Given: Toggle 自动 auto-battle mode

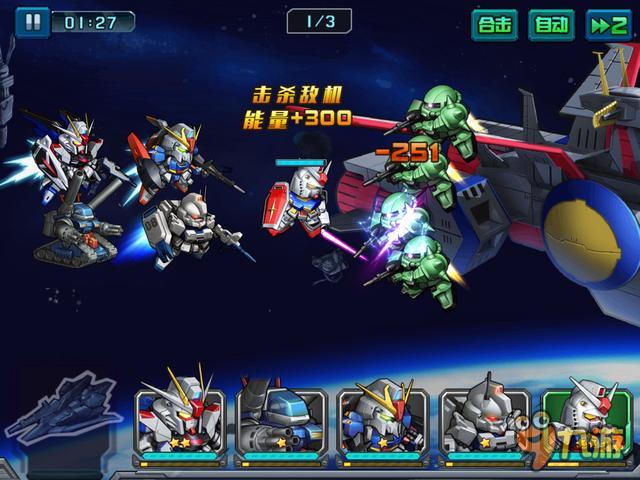Looking at the screenshot, I should tap(551, 24).
